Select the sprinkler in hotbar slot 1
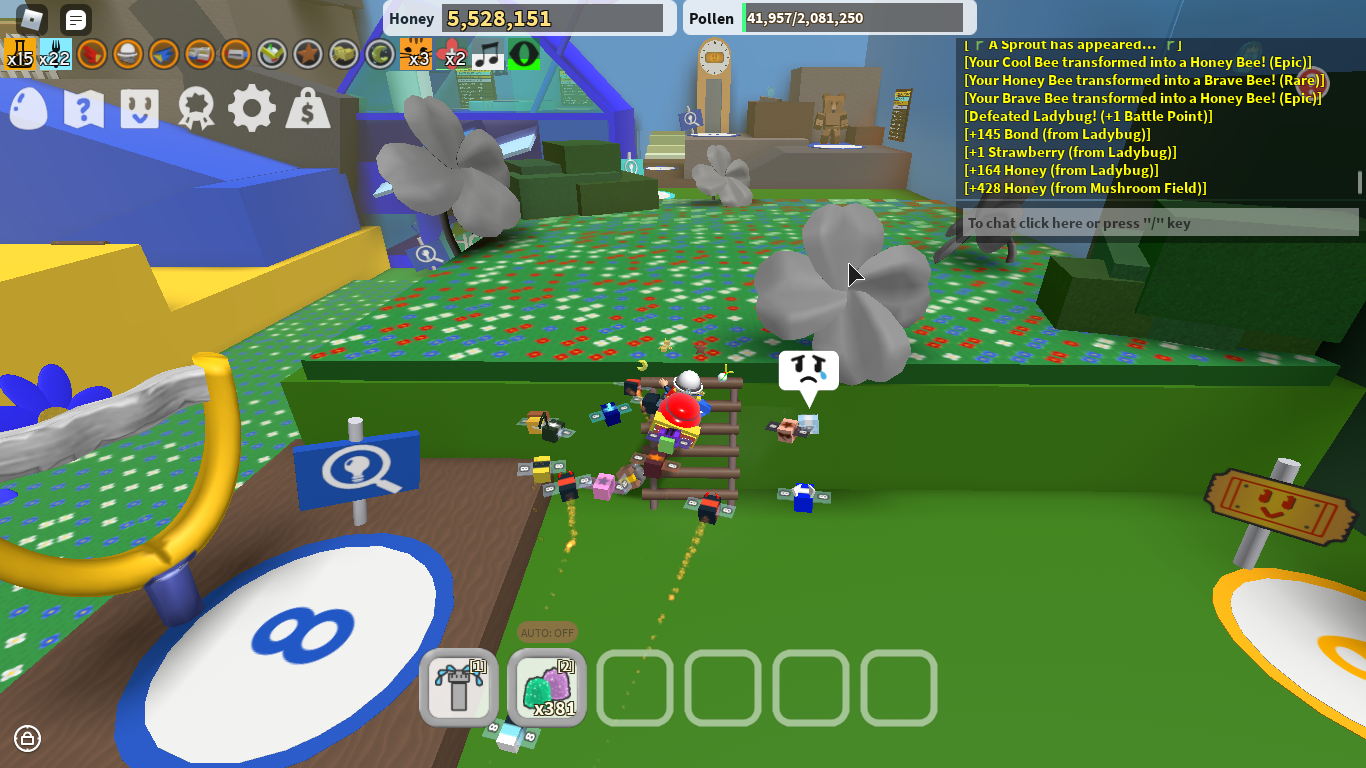Screen dimensions: 1366x768 (460, 688)
